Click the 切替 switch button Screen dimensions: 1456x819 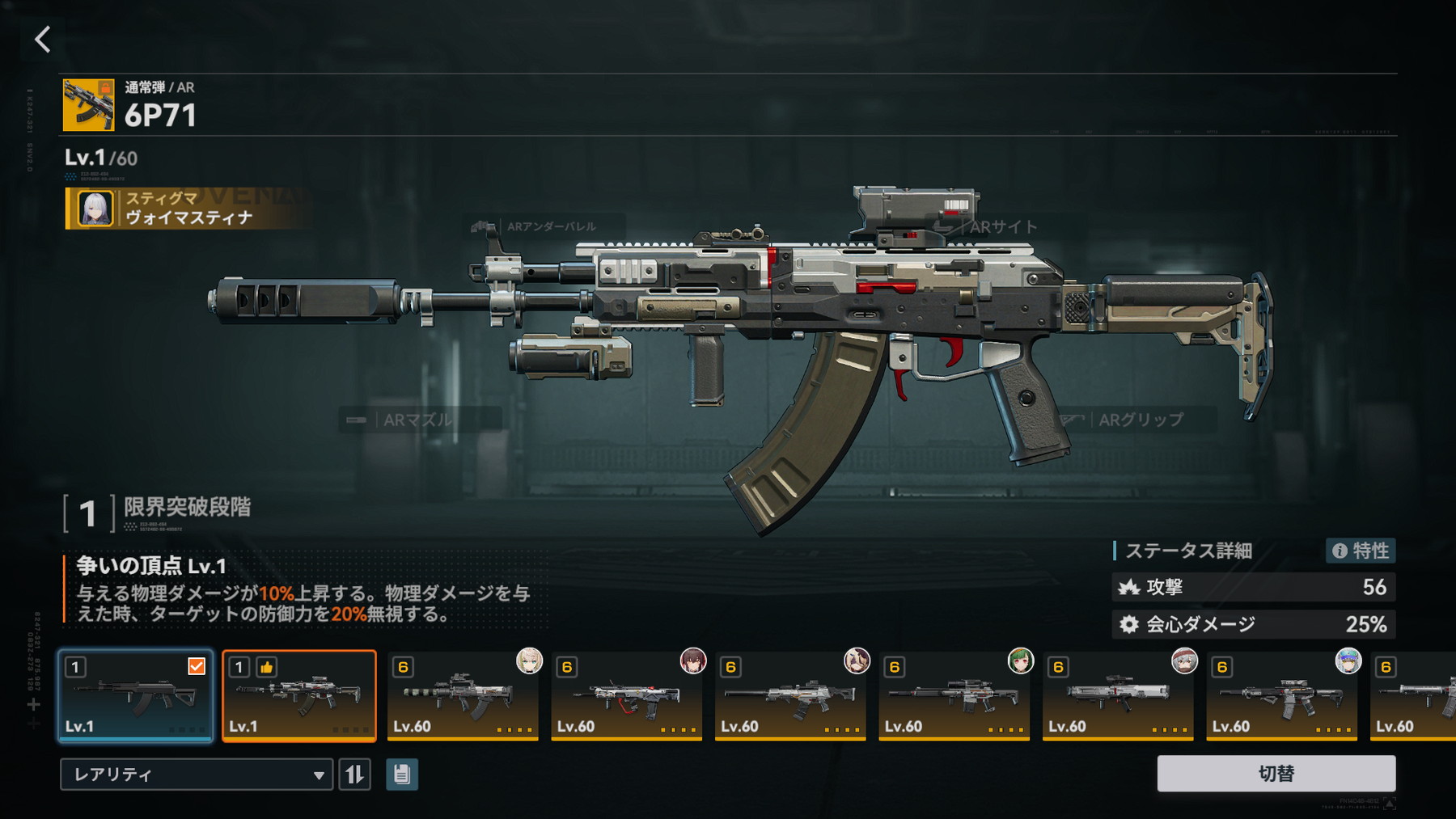pos(1276,774)
